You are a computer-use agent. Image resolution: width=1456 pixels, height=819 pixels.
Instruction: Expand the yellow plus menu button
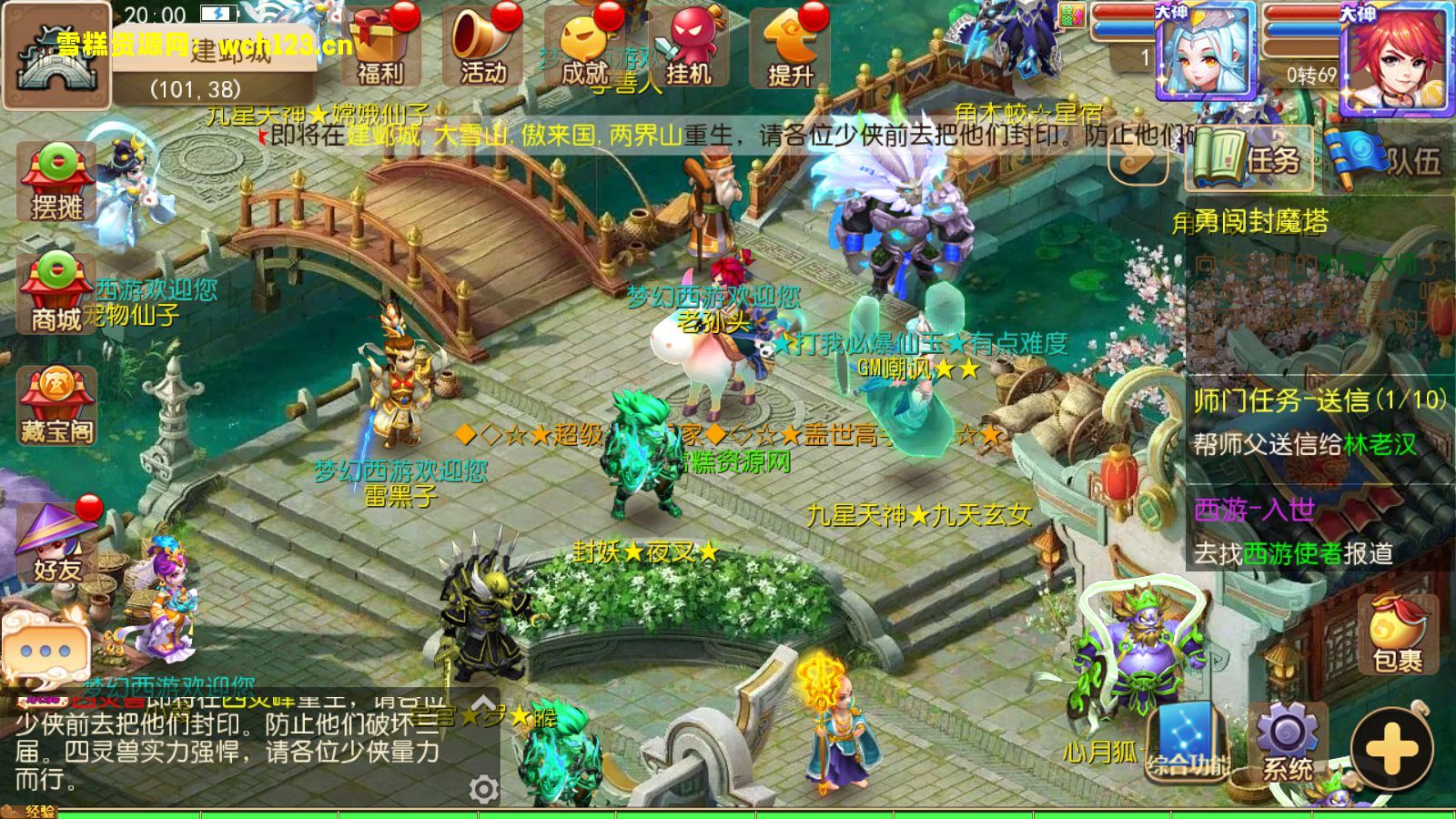coord(1391,749)
